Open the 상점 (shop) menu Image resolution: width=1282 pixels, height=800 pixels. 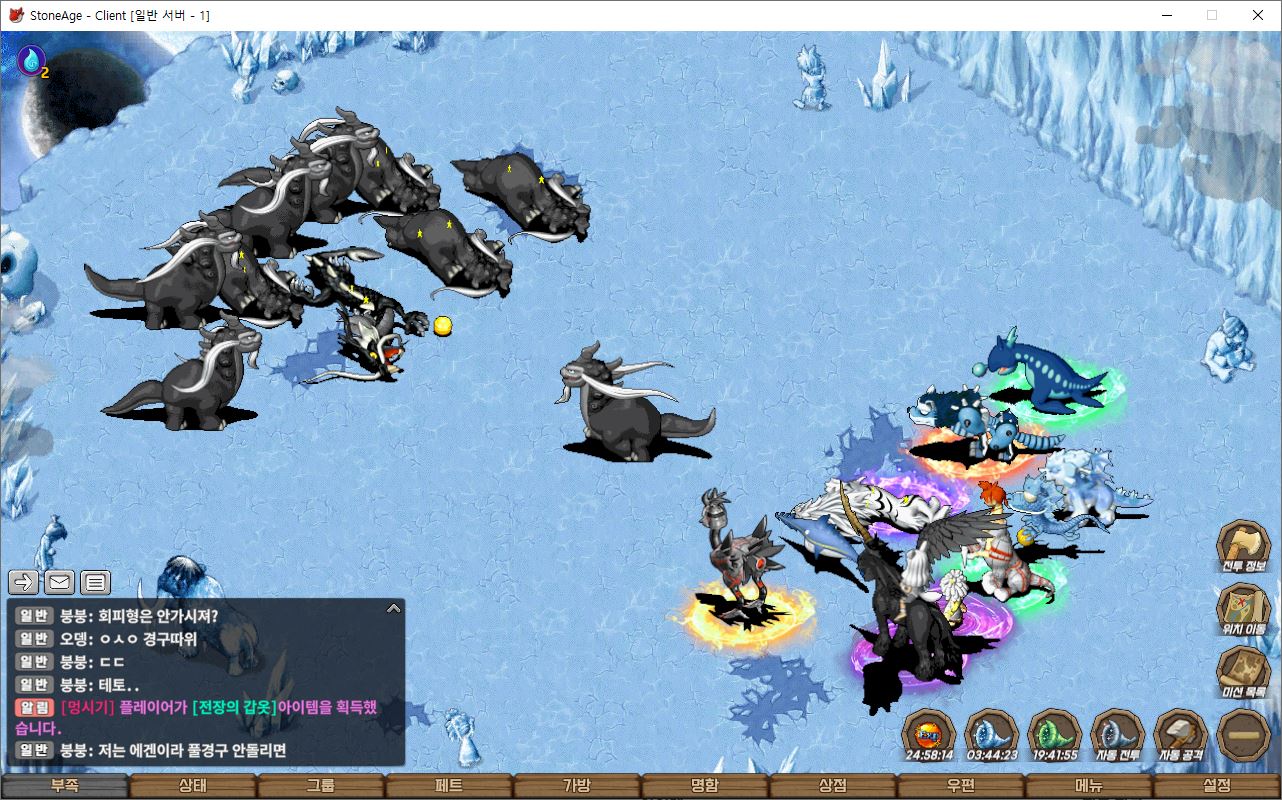click(x=832, y=786)
